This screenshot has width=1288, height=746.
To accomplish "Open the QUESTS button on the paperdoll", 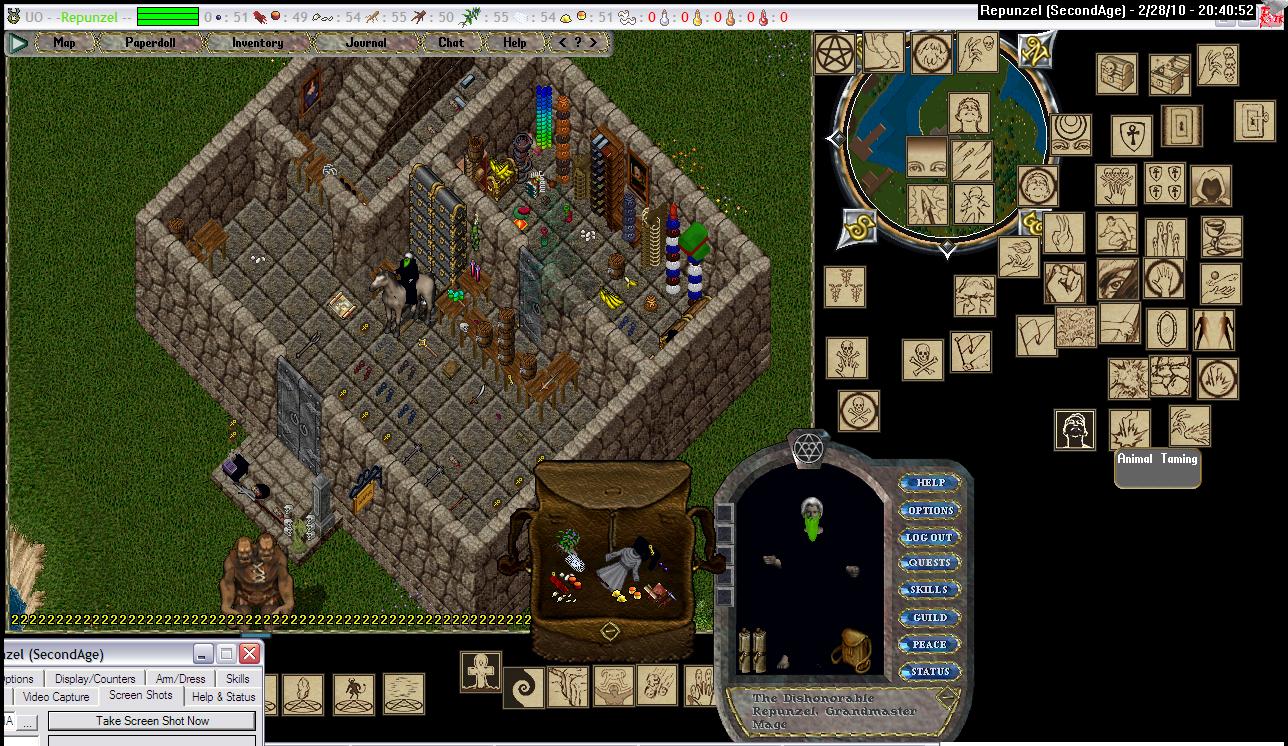I will click(930, 563).
